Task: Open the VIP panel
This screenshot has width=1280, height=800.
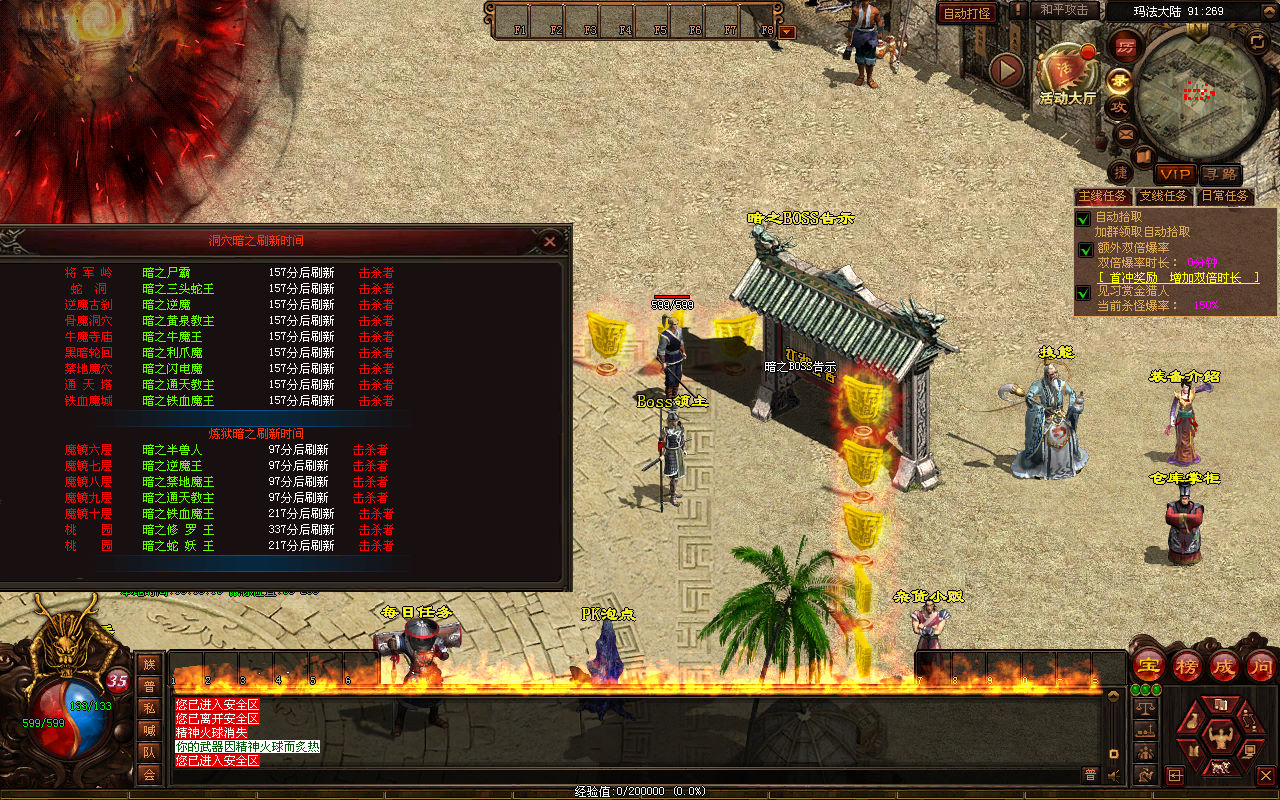Action: click(1176, 175)
